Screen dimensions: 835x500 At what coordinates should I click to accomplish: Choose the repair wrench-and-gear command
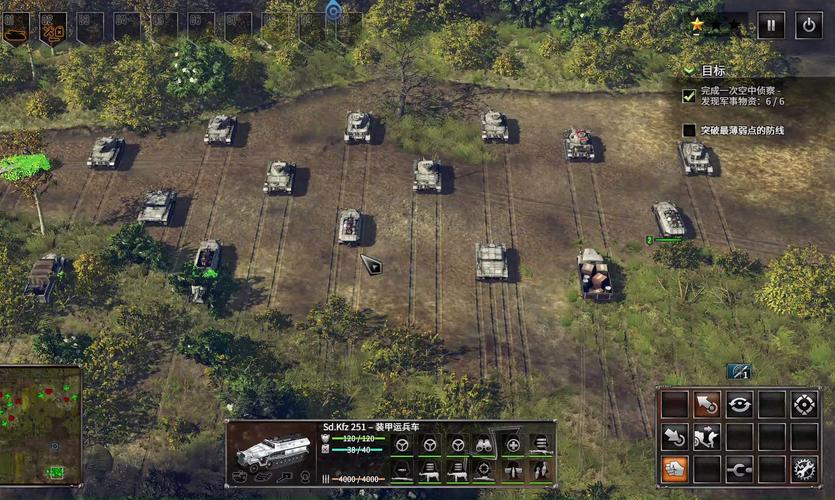[805, 468]
